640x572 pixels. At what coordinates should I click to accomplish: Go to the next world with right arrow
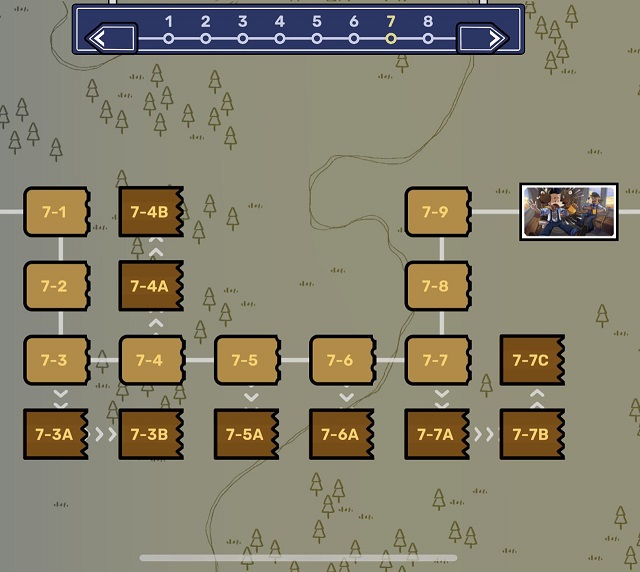coord(484,39)
